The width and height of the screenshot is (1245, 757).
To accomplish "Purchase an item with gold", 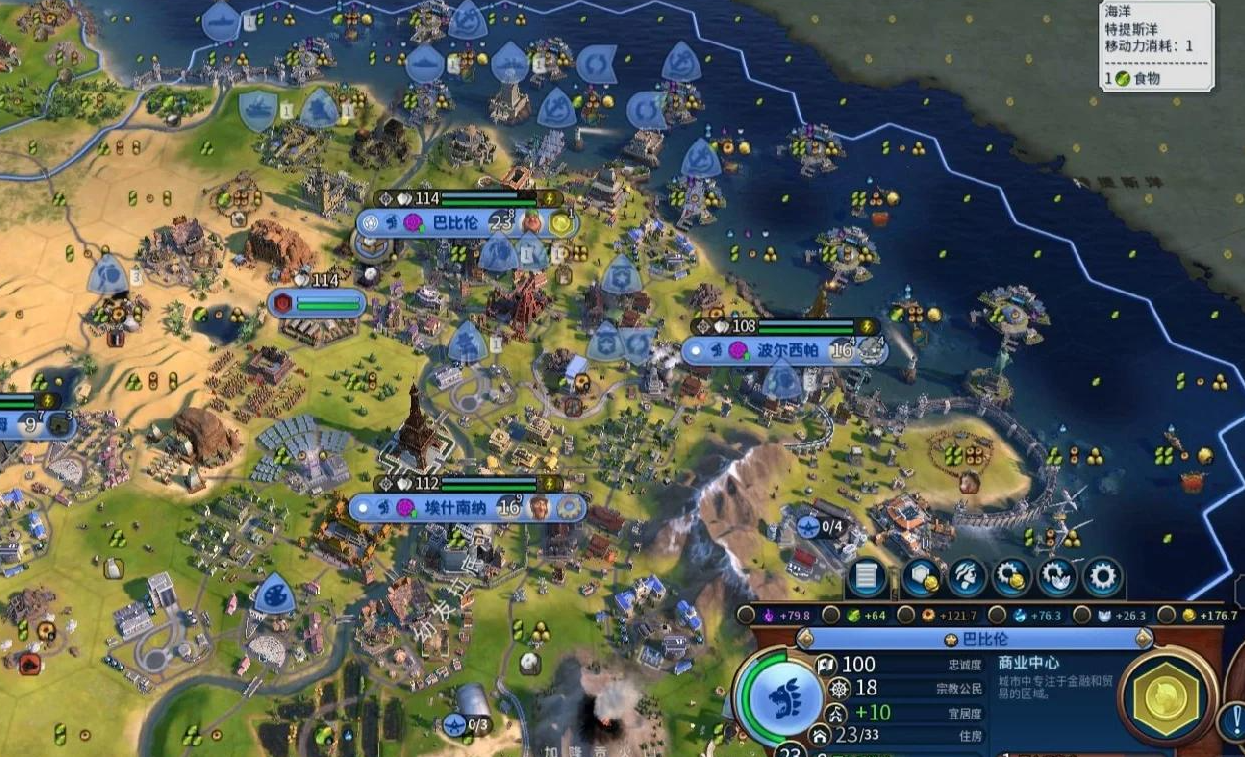I will tap(1012, 578).
